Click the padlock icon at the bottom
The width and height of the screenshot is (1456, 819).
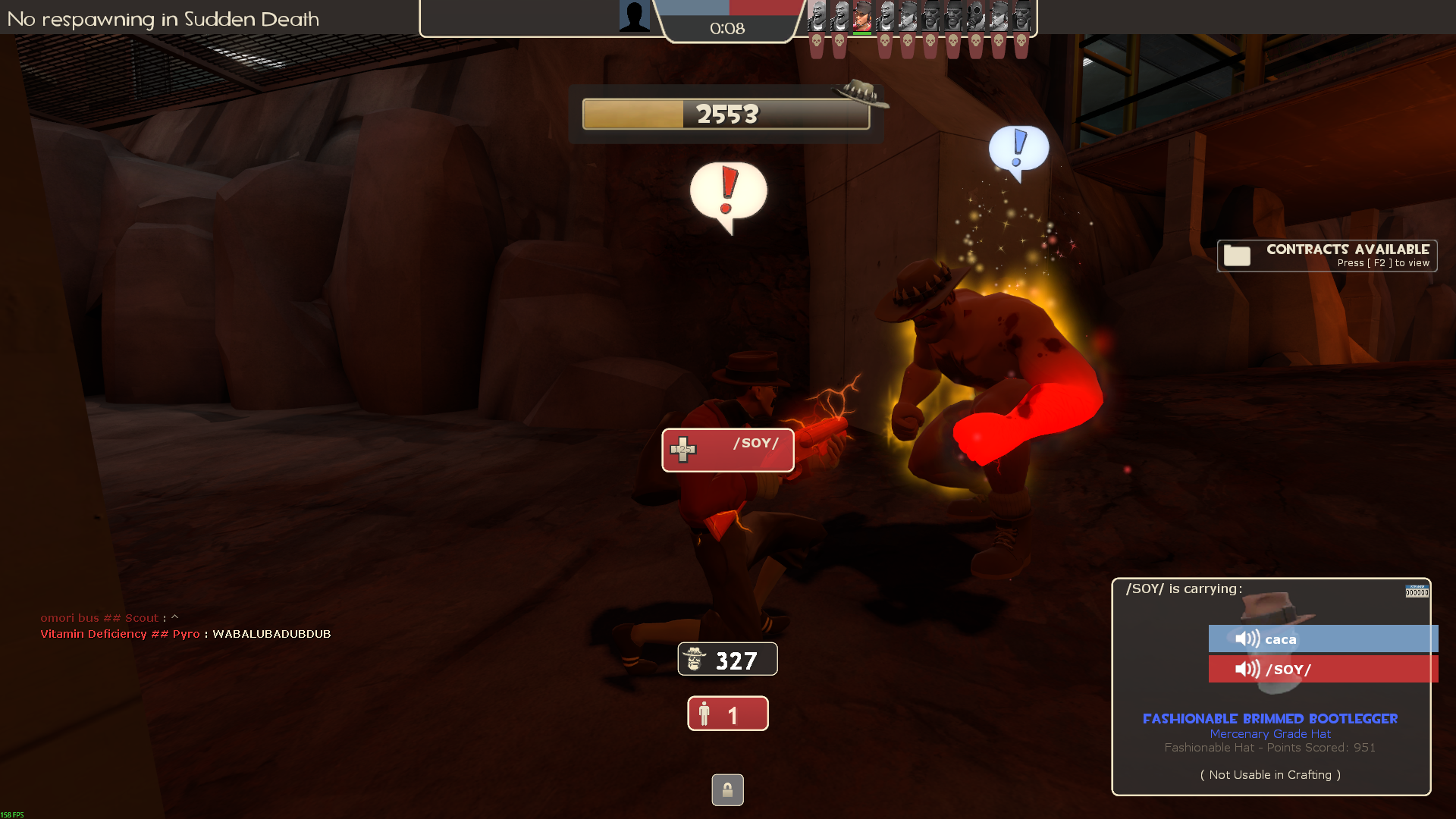(727, 790)
